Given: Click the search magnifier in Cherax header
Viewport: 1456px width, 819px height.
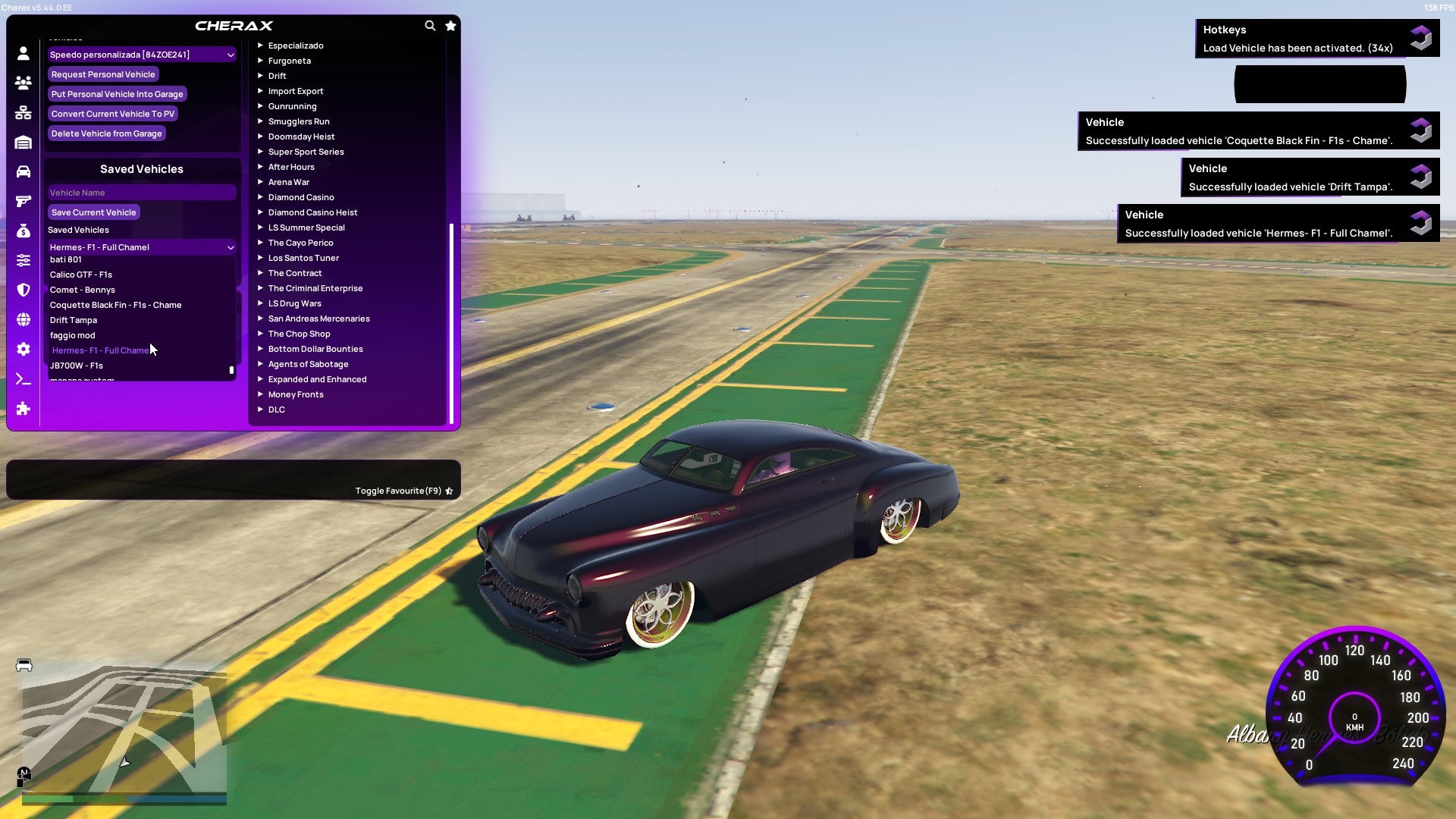Looking at the screenshot, I should [430, 25].
